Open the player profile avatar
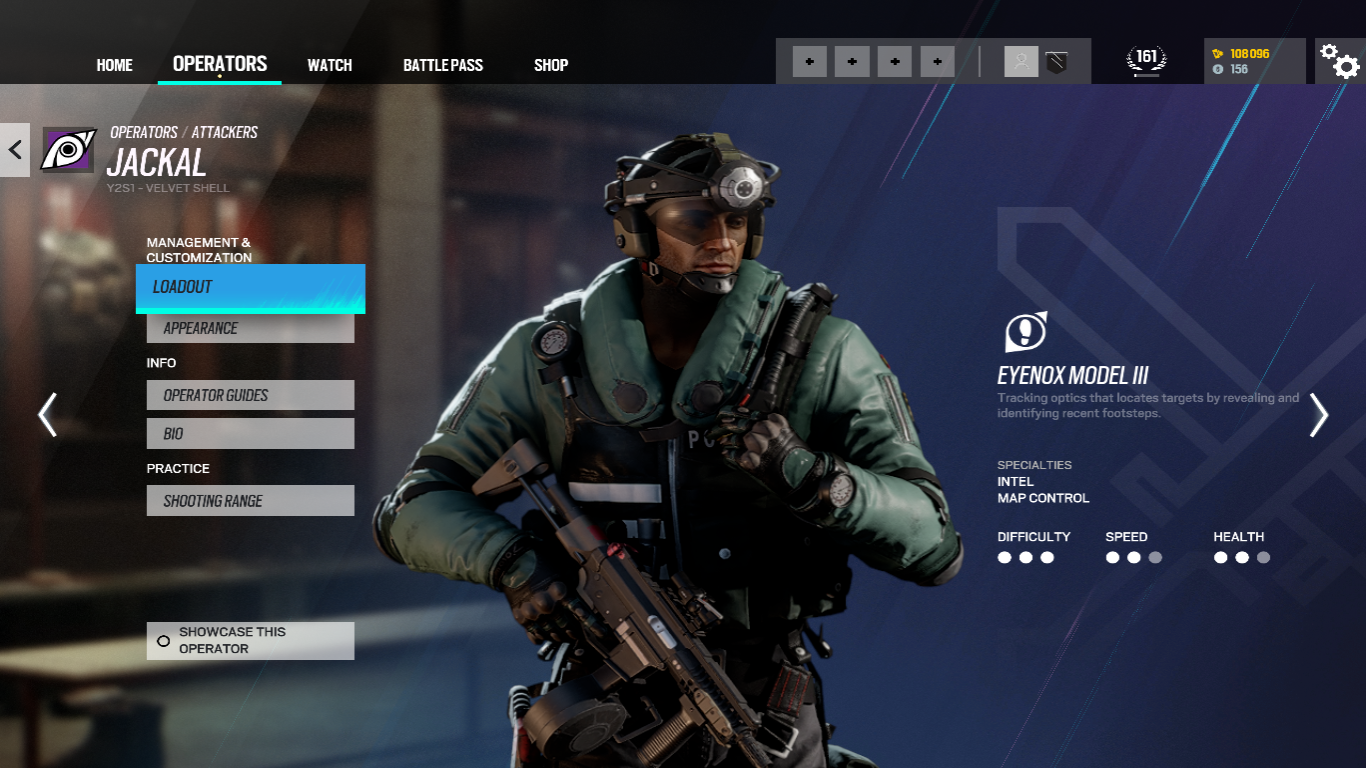 [x=1021, y=61]
